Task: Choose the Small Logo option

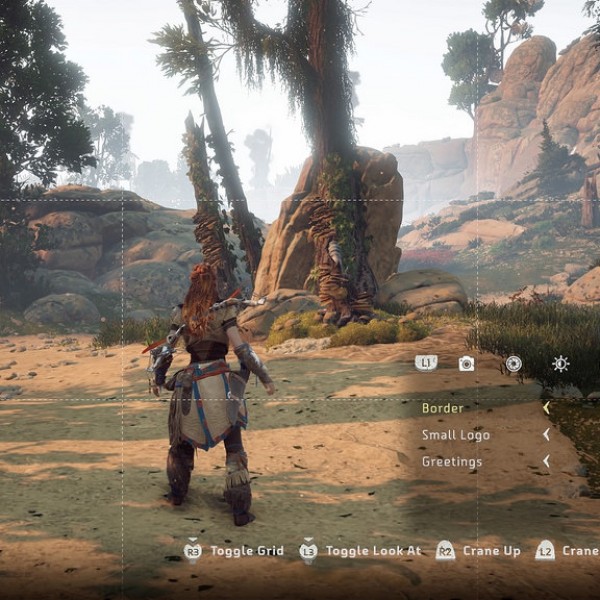Action: point(455,435)
